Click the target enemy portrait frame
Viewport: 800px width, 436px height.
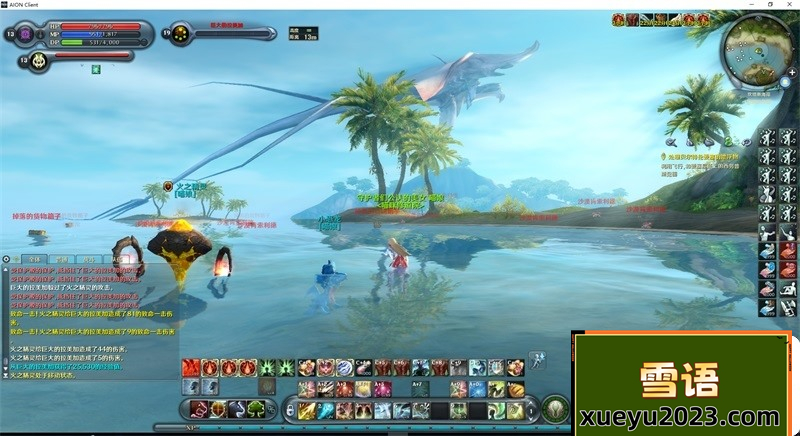pyautogui.click(x=181, y=33)
